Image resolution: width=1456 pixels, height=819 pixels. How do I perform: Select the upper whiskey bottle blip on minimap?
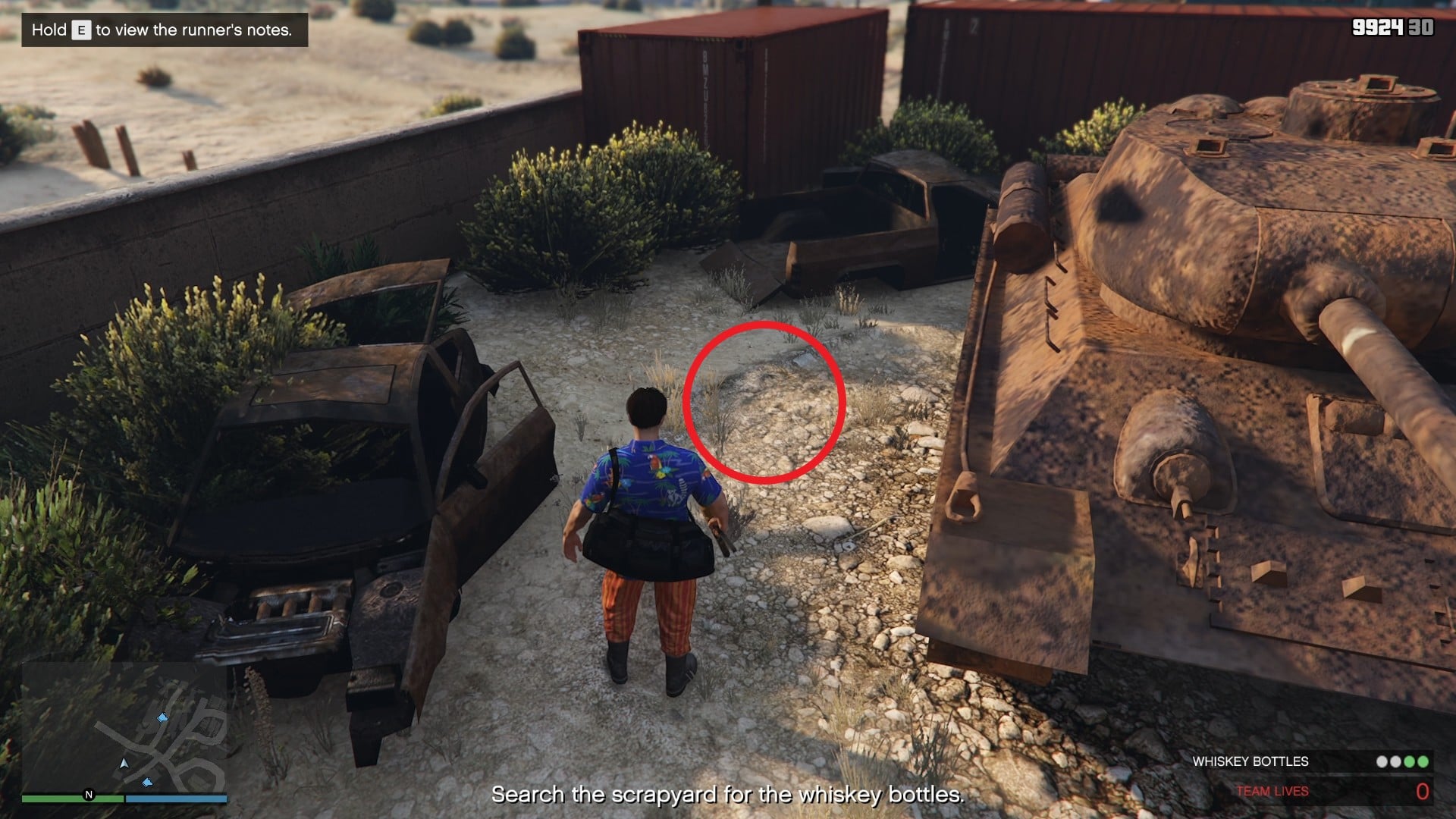[x=163, y=718]
